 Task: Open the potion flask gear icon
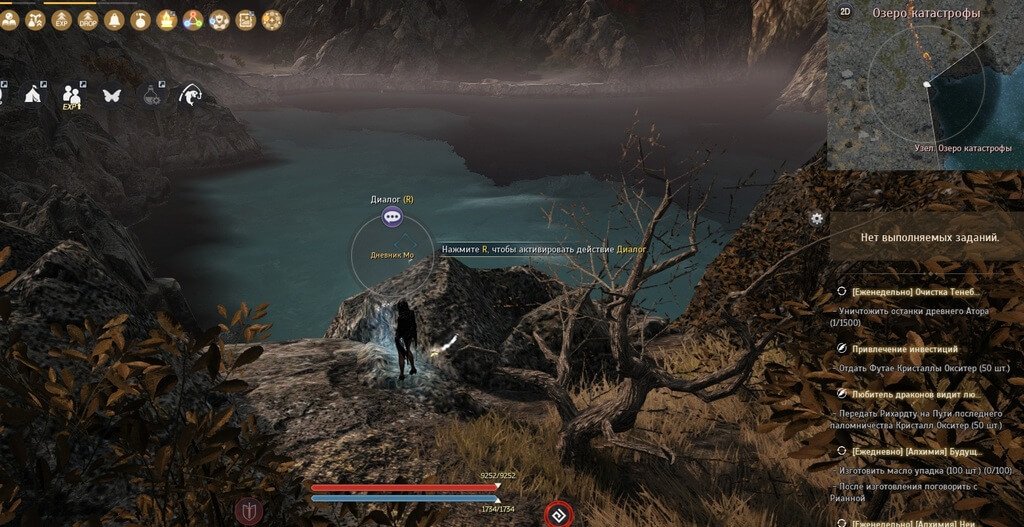tap(153, 96)
